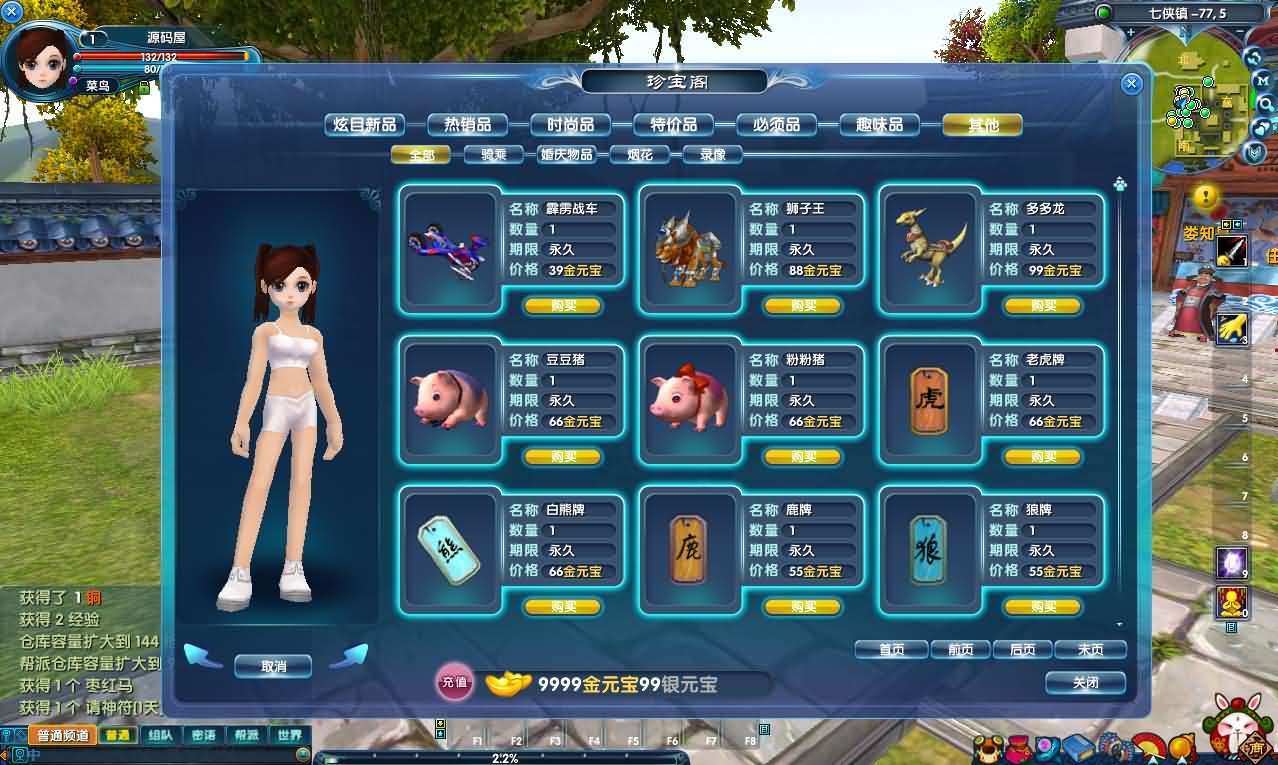This screenshot has width=1278, height=765.
Task: Click the 充值 recharge button
Action: click(454, 683)
